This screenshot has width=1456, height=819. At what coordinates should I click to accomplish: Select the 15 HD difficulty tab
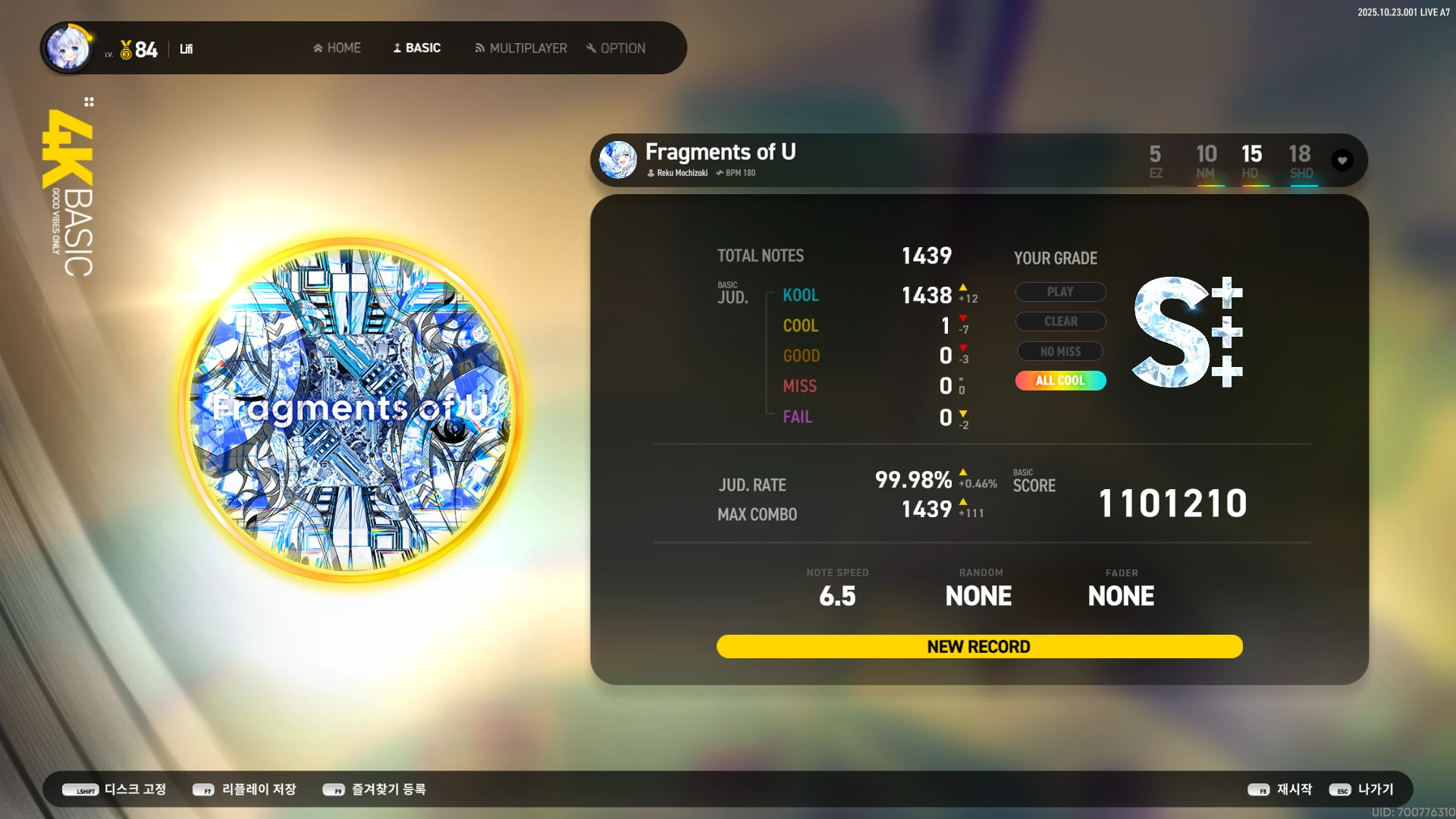[x=1251, y=162]
